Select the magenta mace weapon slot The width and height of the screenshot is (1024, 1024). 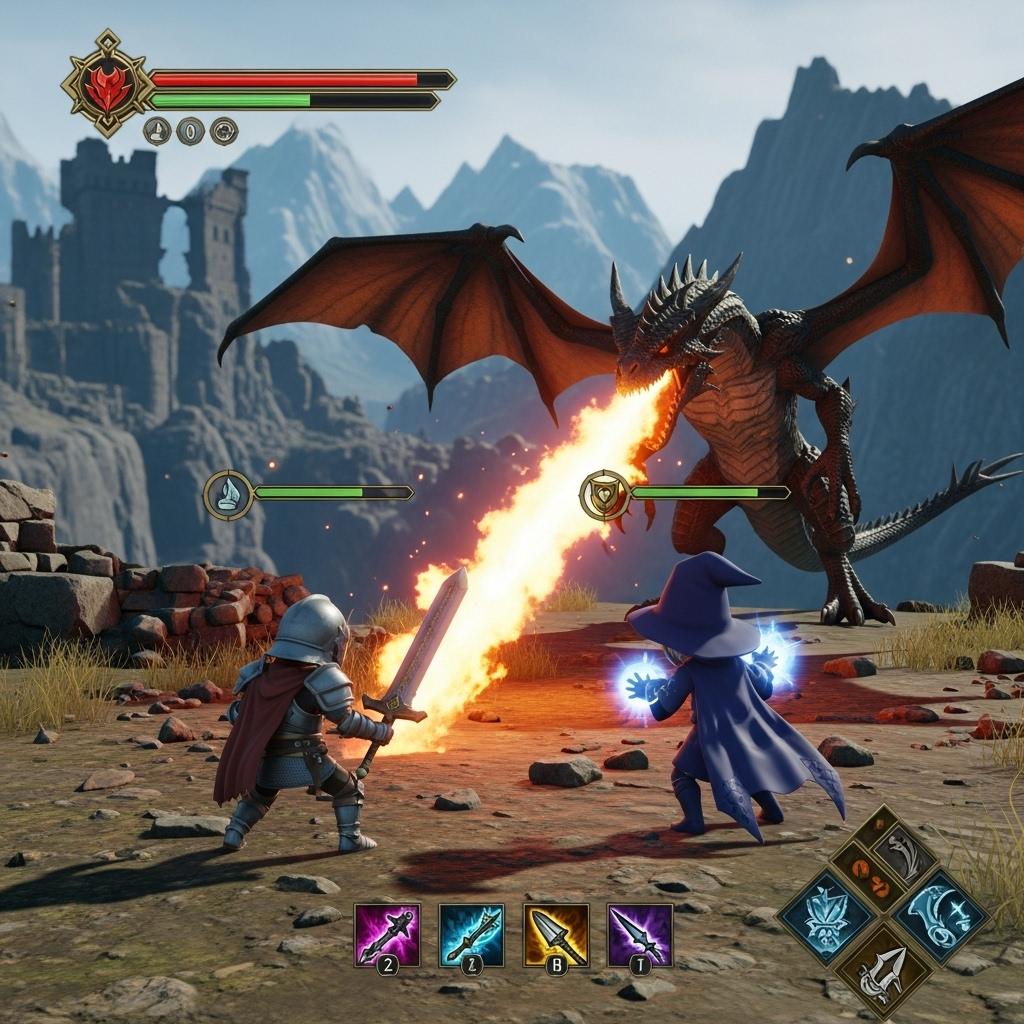coord(387,934)
